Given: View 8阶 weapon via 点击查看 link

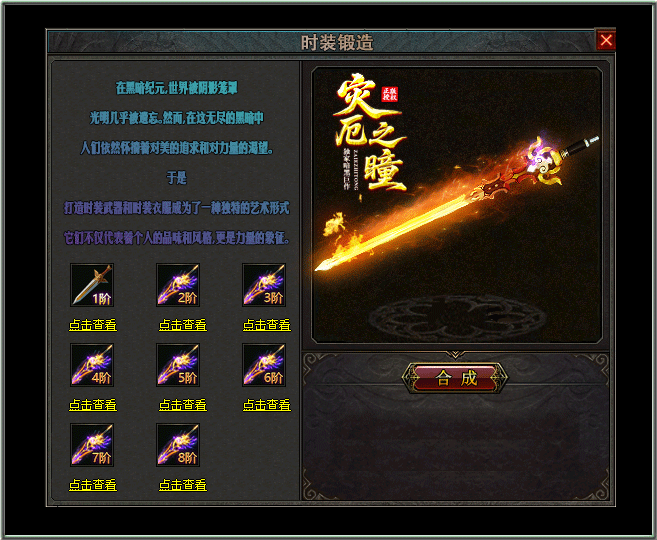Looking at the screenshot, I should 183,485.
